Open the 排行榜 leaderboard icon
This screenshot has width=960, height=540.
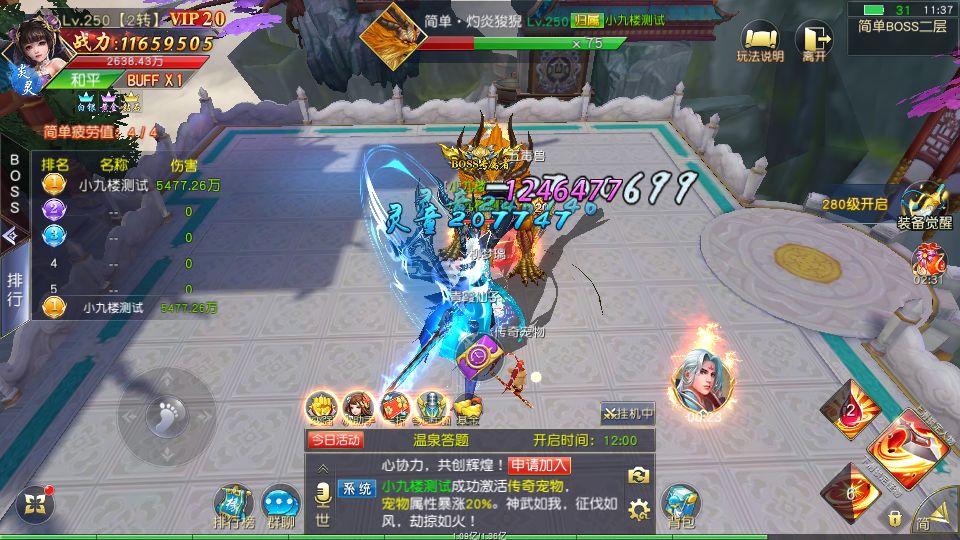tap(235, 505)
